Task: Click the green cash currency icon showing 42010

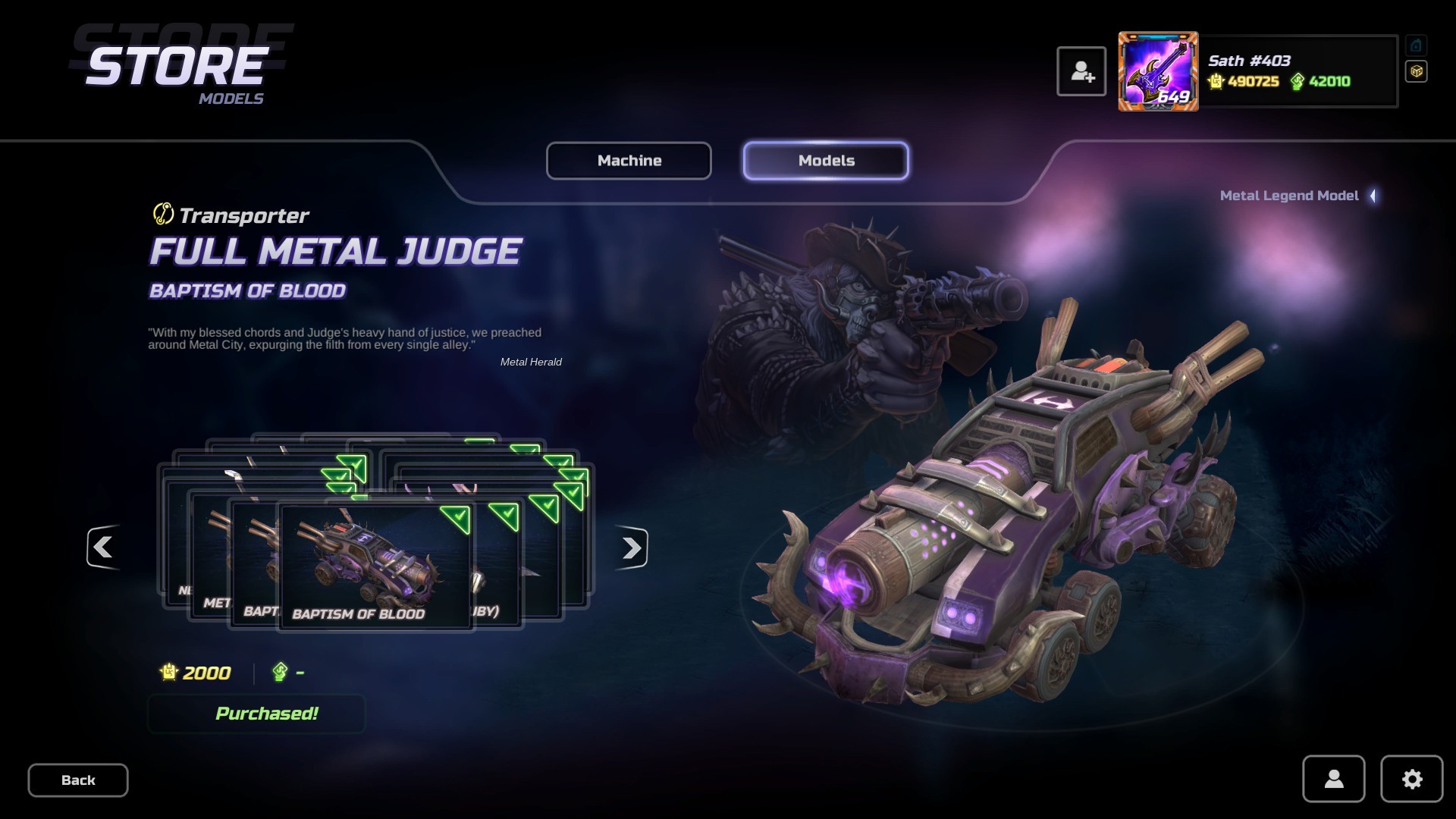Action: (x=1298, y=80)
